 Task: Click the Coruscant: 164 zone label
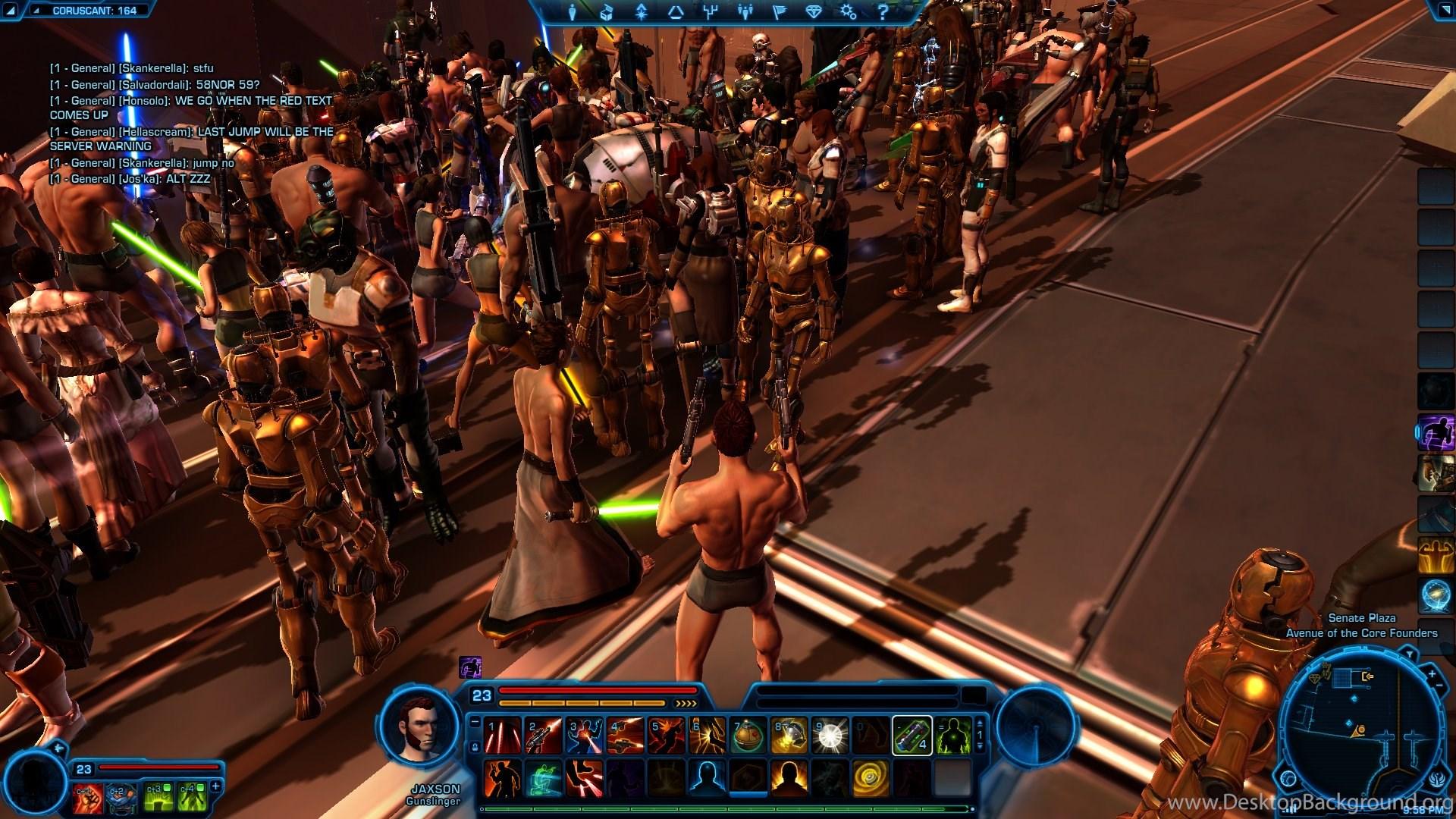95,11
